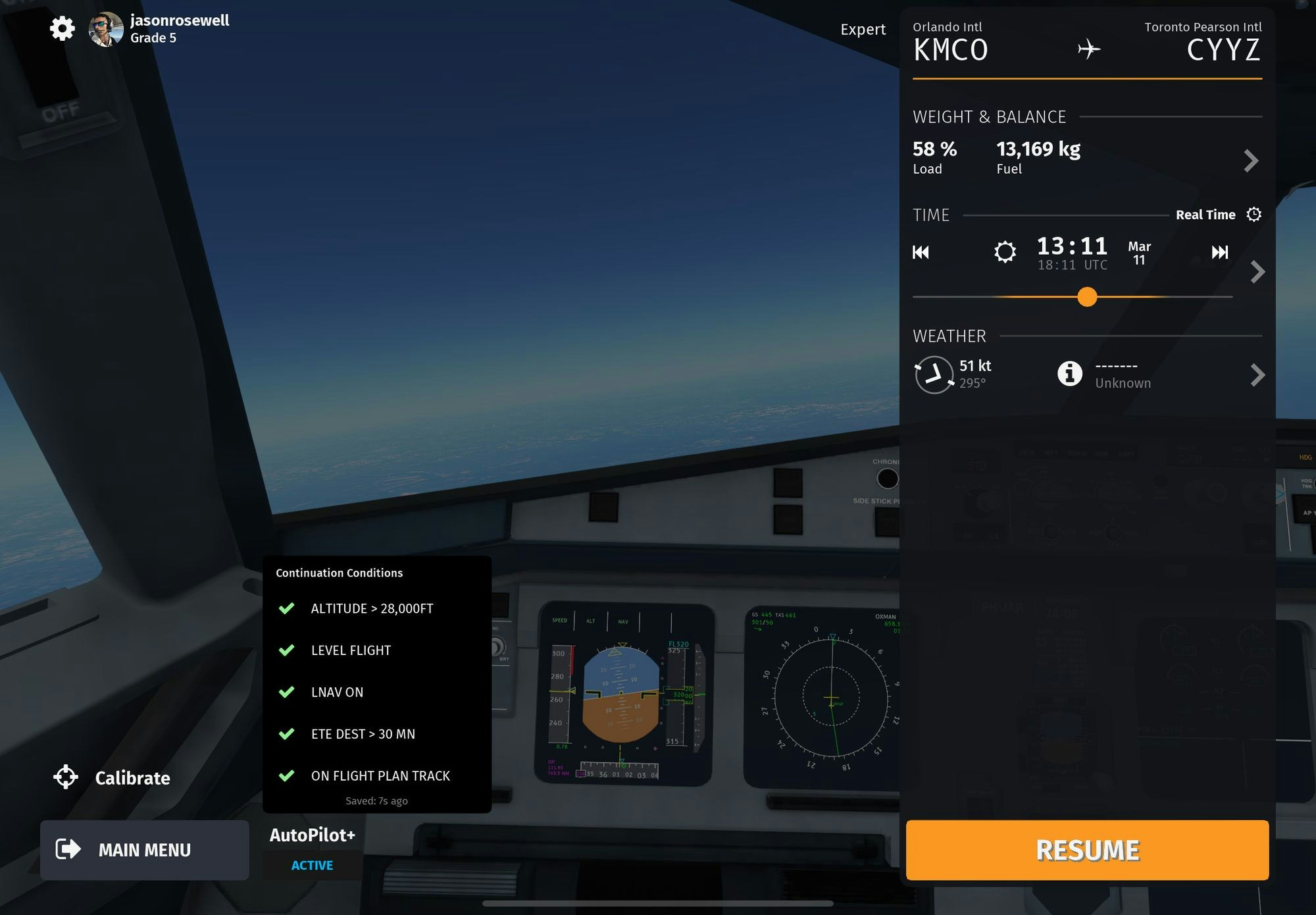Skip time forward with fast-forward icon
Image resolution: width=1316 pixels, height=915 pixels.
coord(1219,252)
